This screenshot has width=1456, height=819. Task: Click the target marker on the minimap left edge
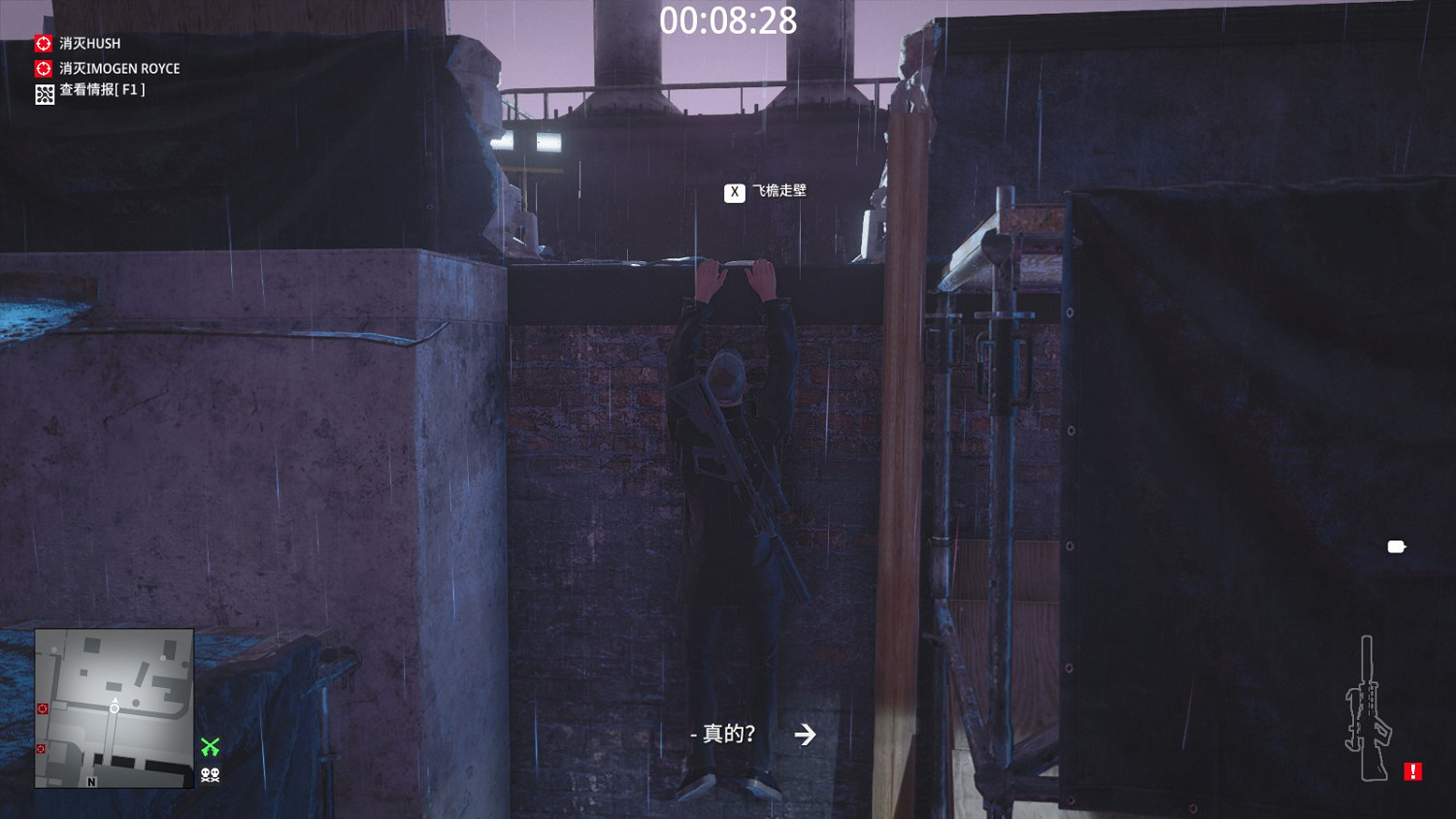point(41,708)
